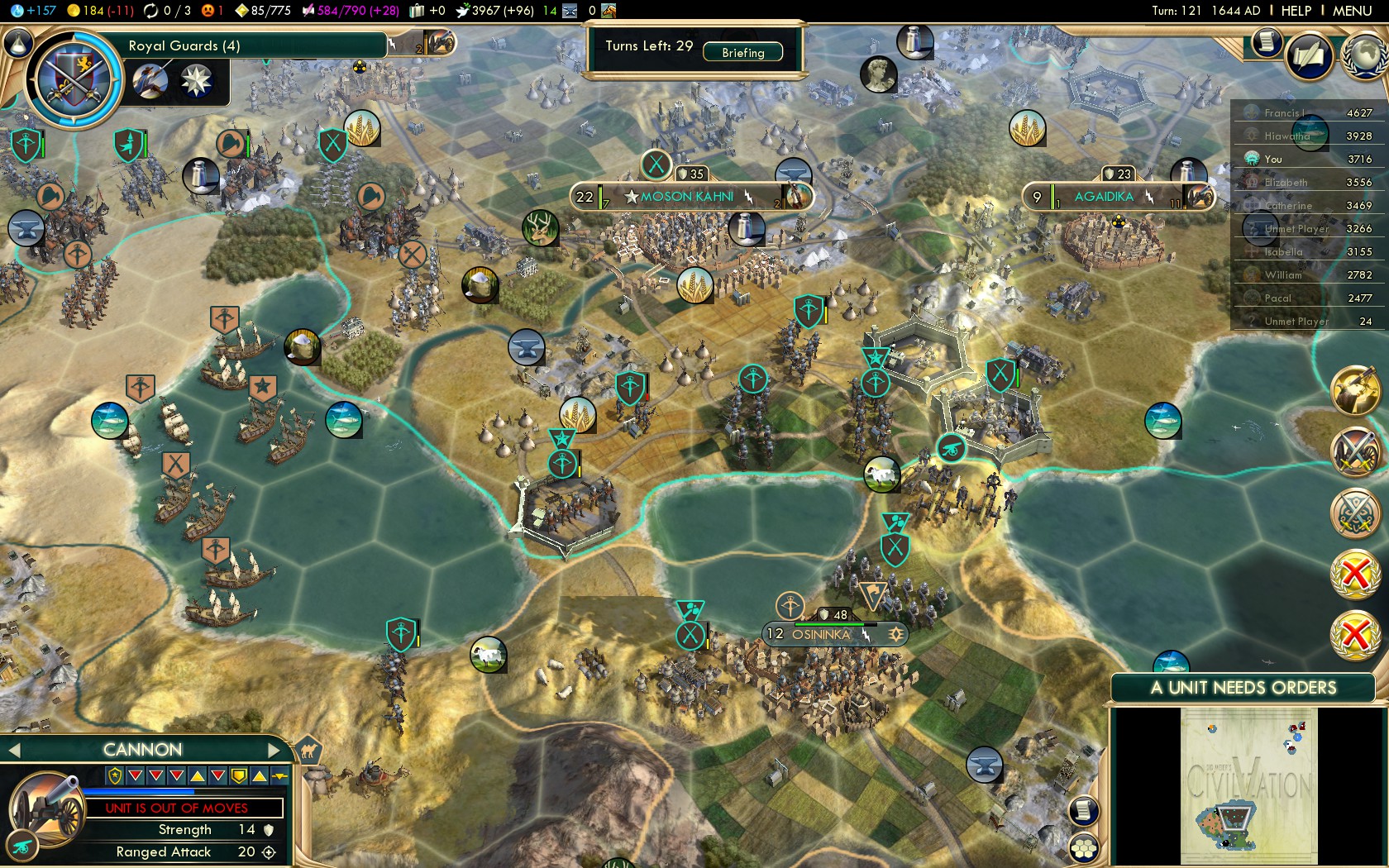Open the Osininka city banner
The width and height of the screenshot is (1389, 868).
click(x=821, y=634)
